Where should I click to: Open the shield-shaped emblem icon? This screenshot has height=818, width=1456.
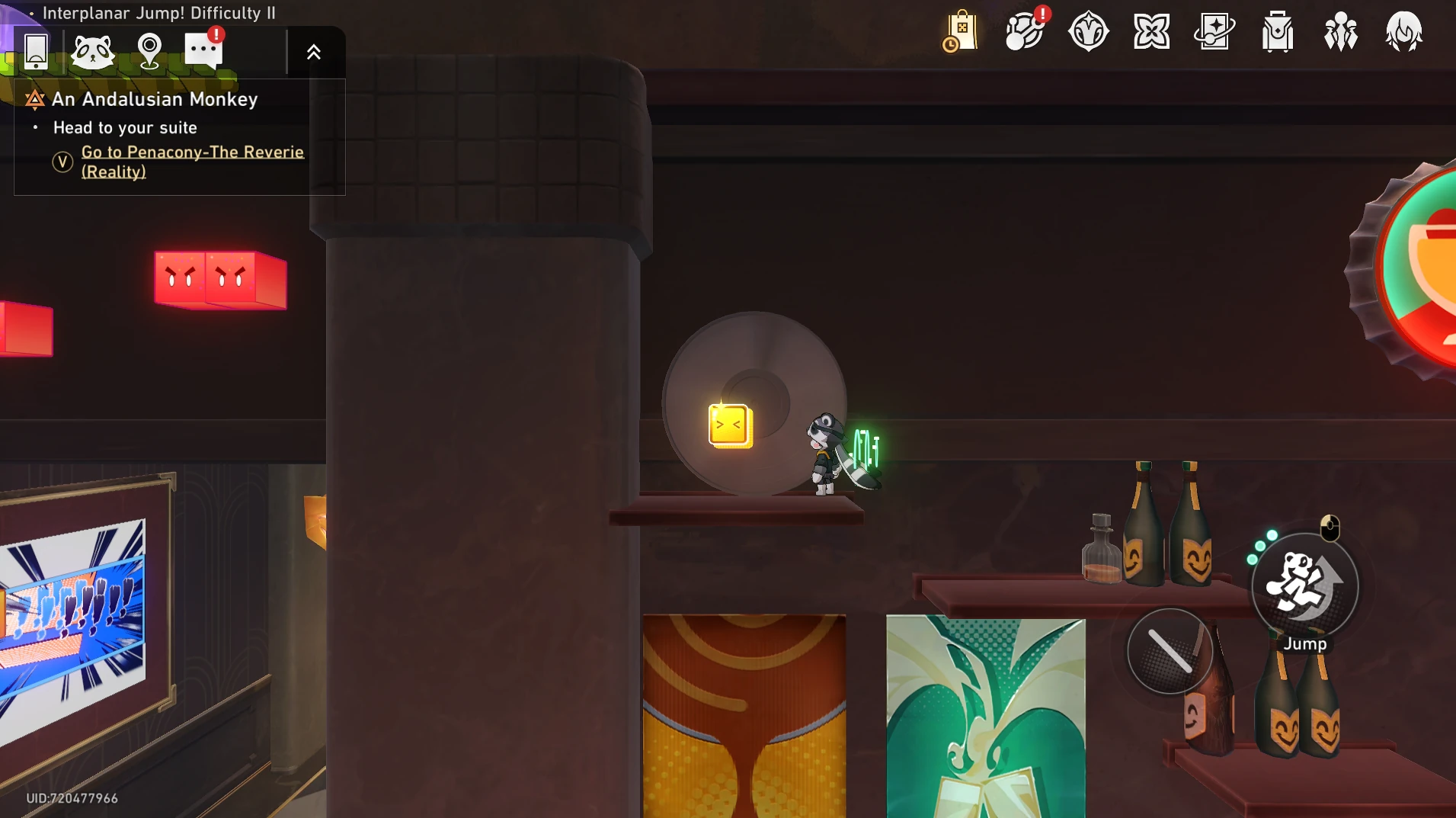(x=1088, y=32)
